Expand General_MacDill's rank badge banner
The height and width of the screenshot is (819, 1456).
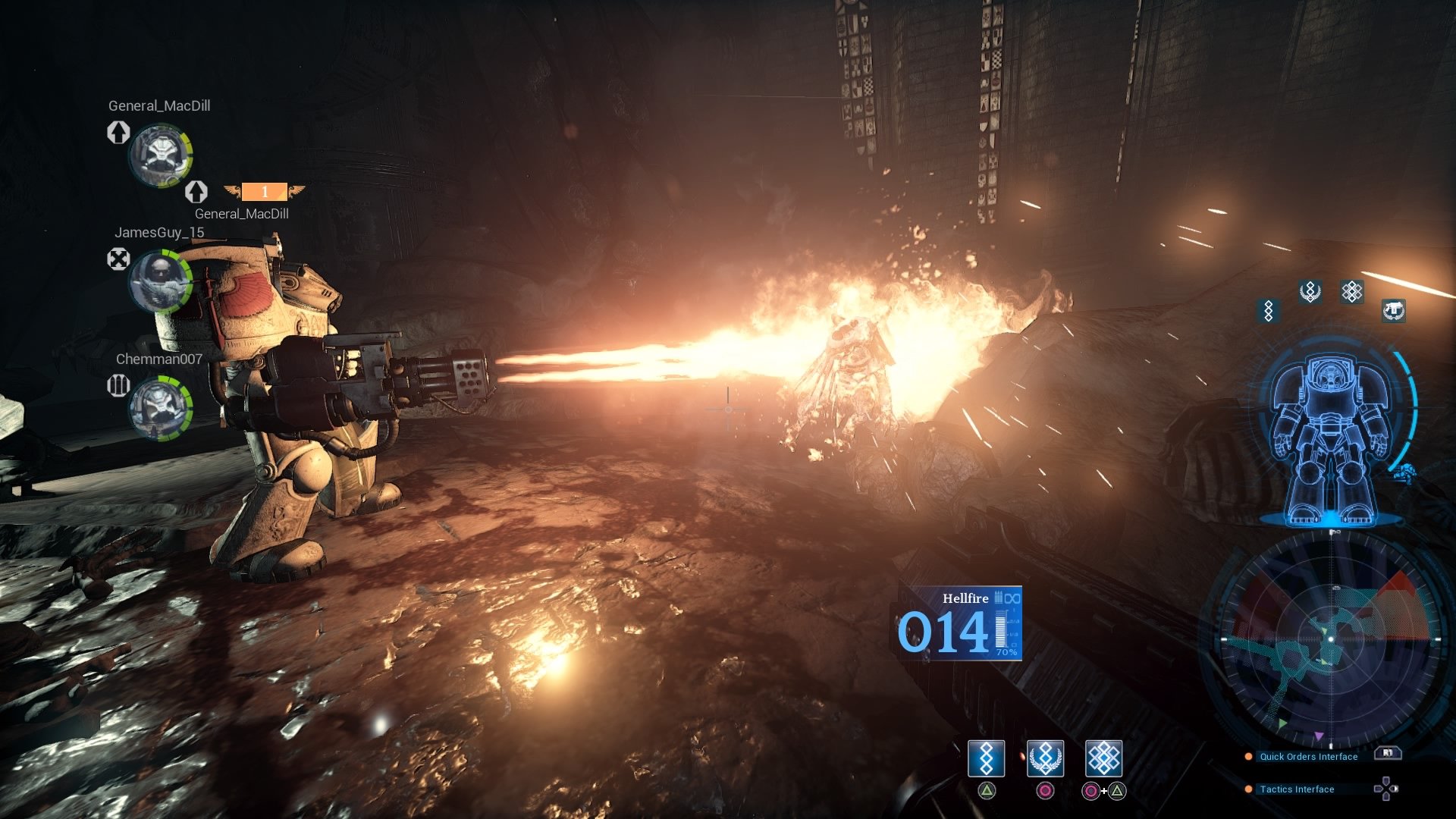coord(263,192)
